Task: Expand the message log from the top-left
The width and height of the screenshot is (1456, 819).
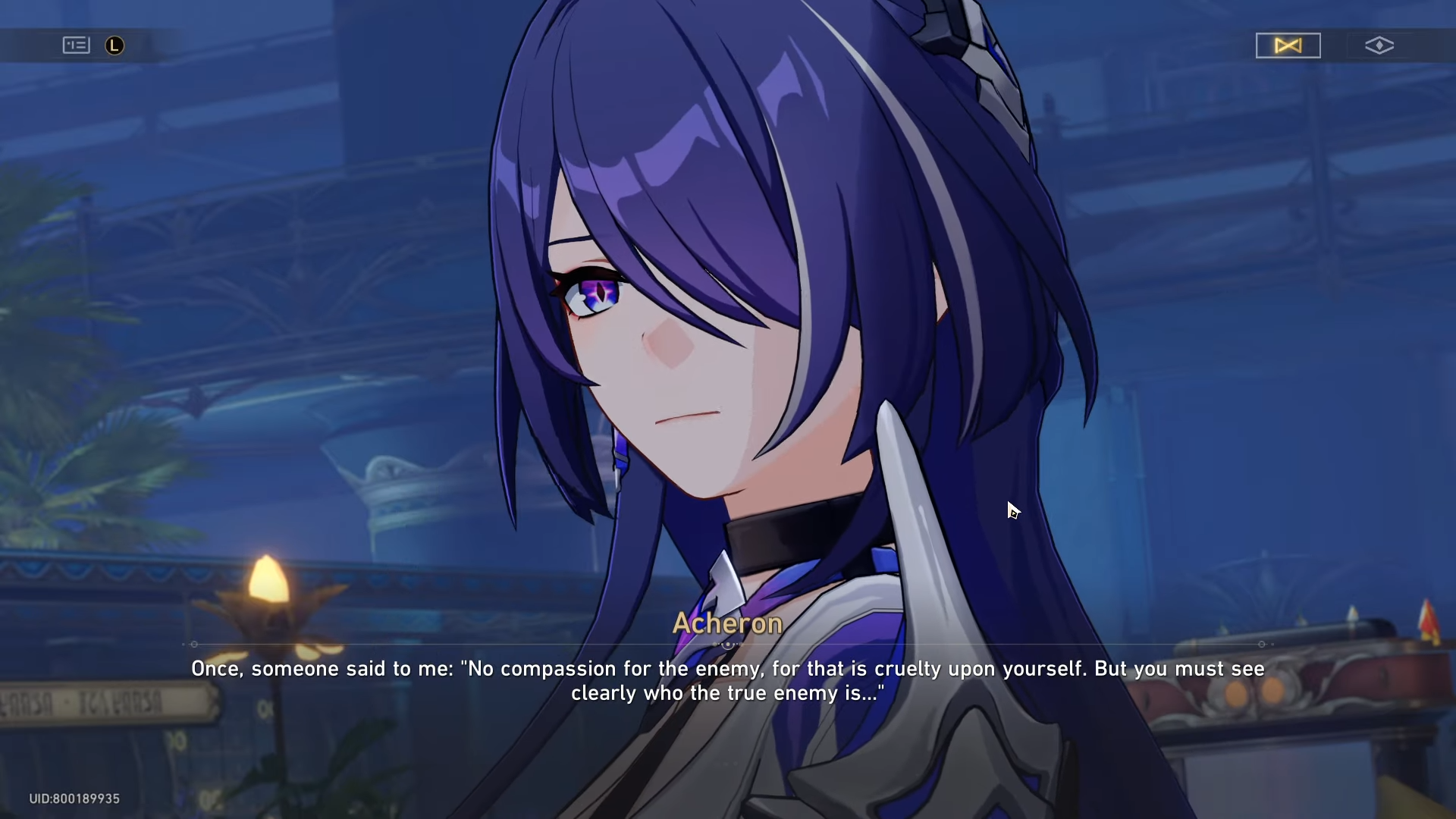Action: tap(75, 45)
